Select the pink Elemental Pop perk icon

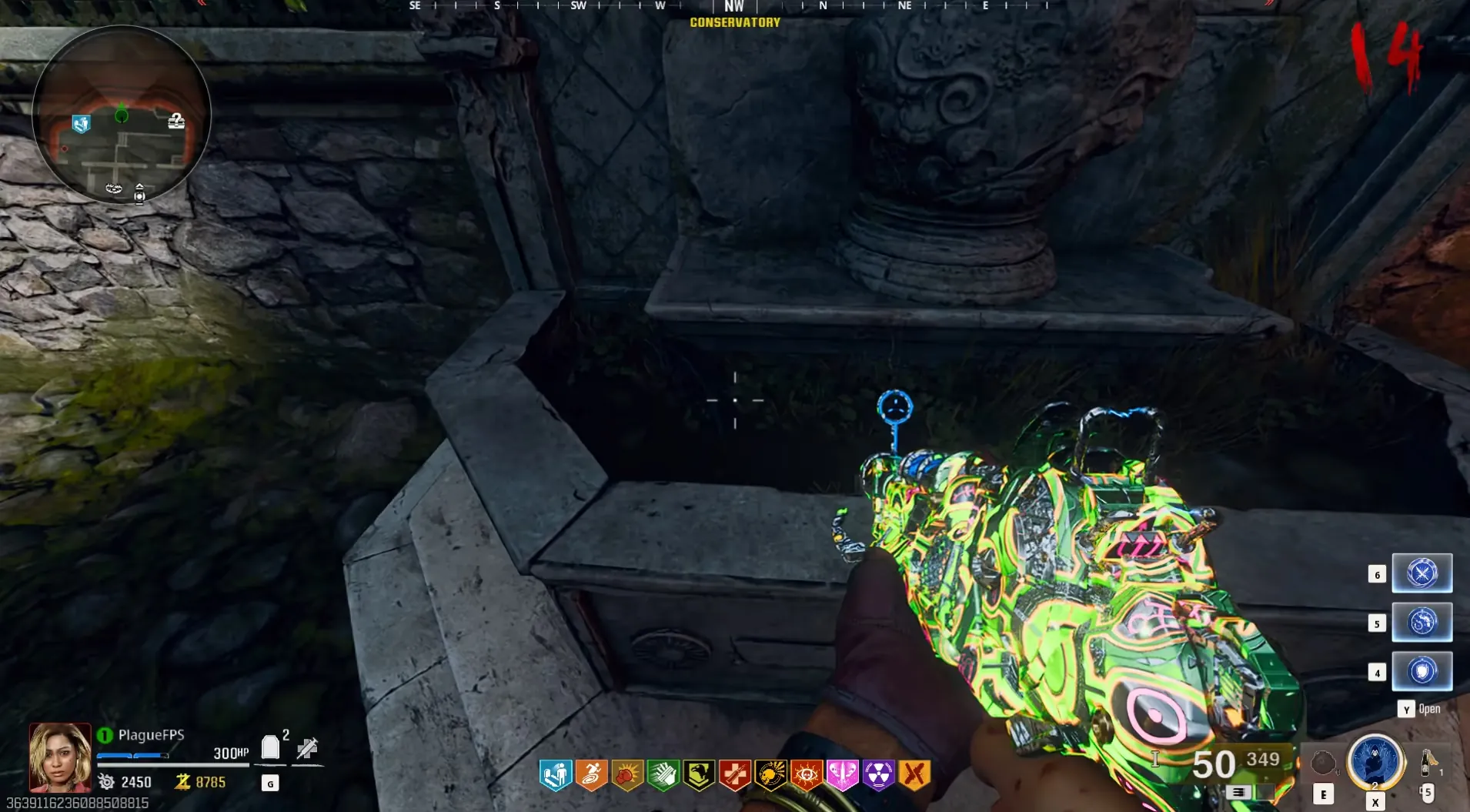pos(842,775)
